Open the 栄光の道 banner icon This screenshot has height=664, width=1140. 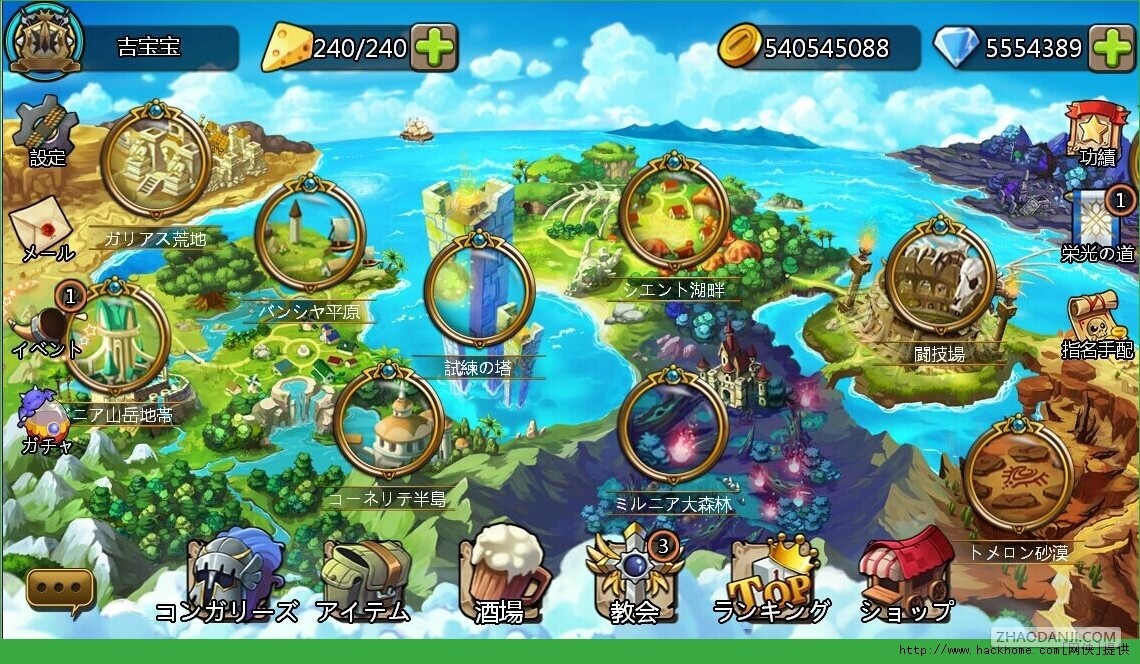[x=1098, y=220]
